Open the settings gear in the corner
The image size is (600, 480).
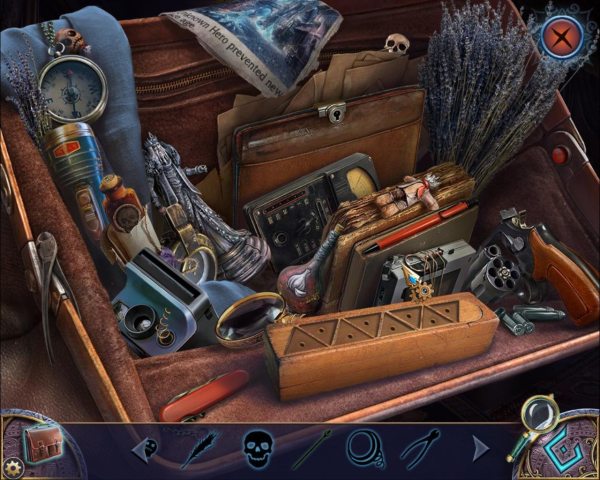(x=14, y=467)
